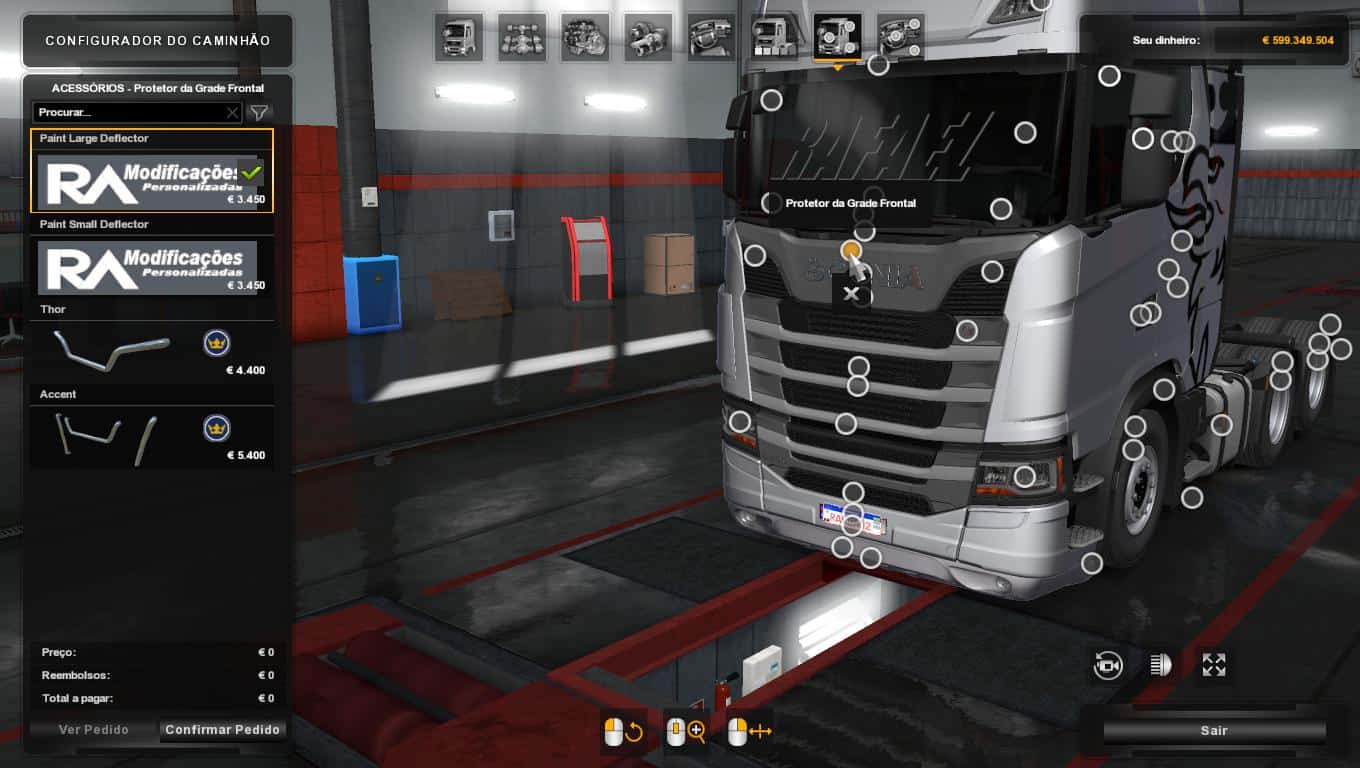Switch to the steering wheel interior tab
The height and width of the screenshot is (768, 1360).
click(x=711, y=37)
